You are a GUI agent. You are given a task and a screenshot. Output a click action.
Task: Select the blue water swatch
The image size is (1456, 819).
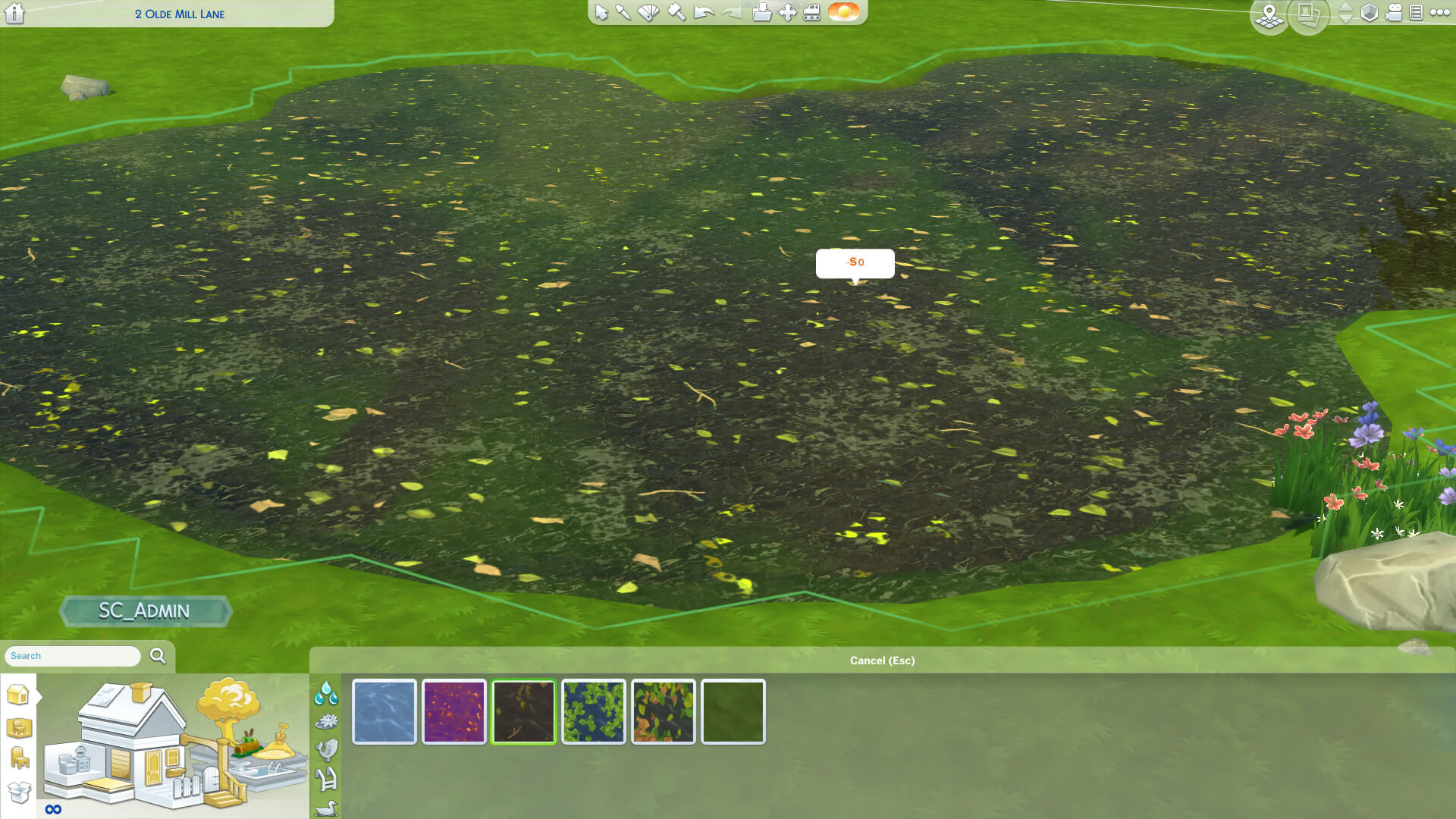(384, 711)
